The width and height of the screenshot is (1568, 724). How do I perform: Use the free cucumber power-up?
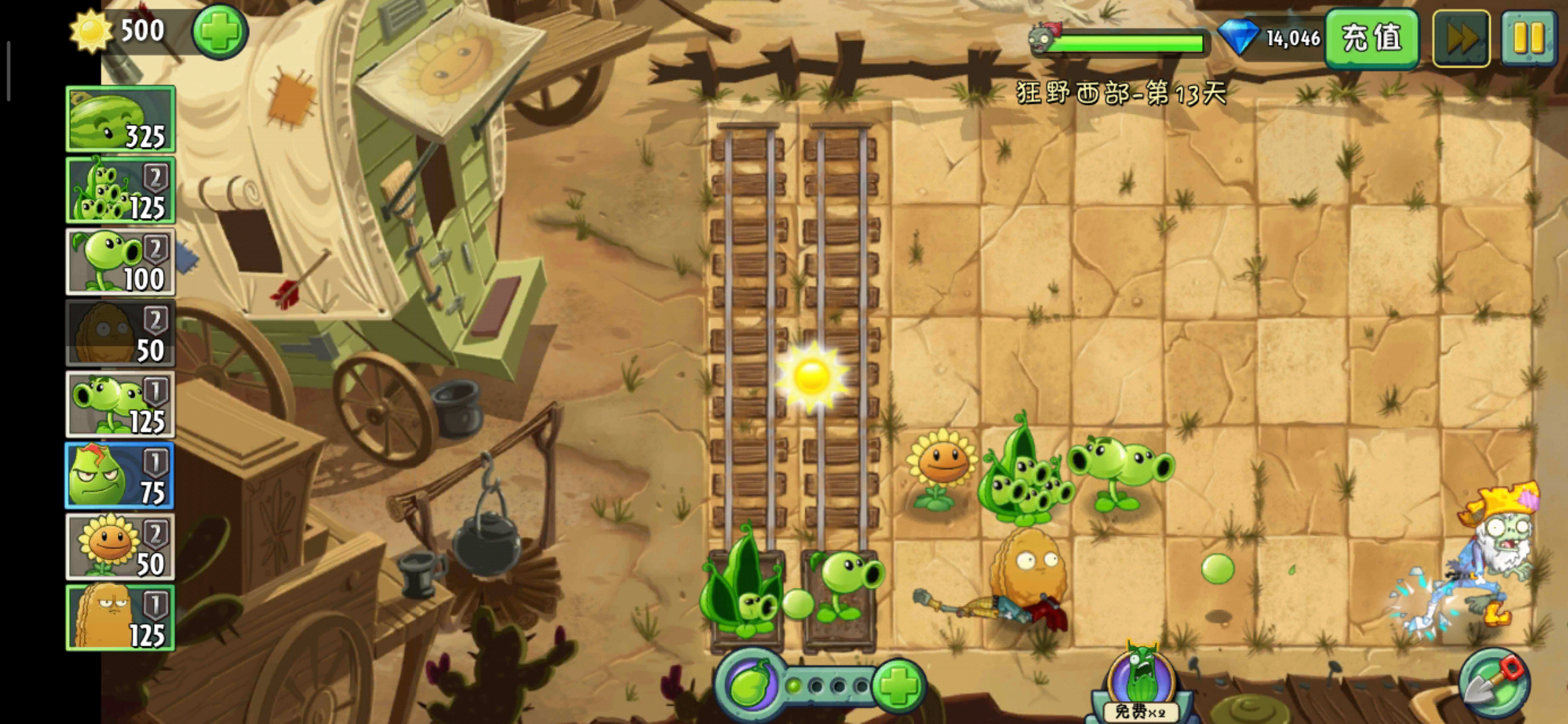pos(1140,684)
